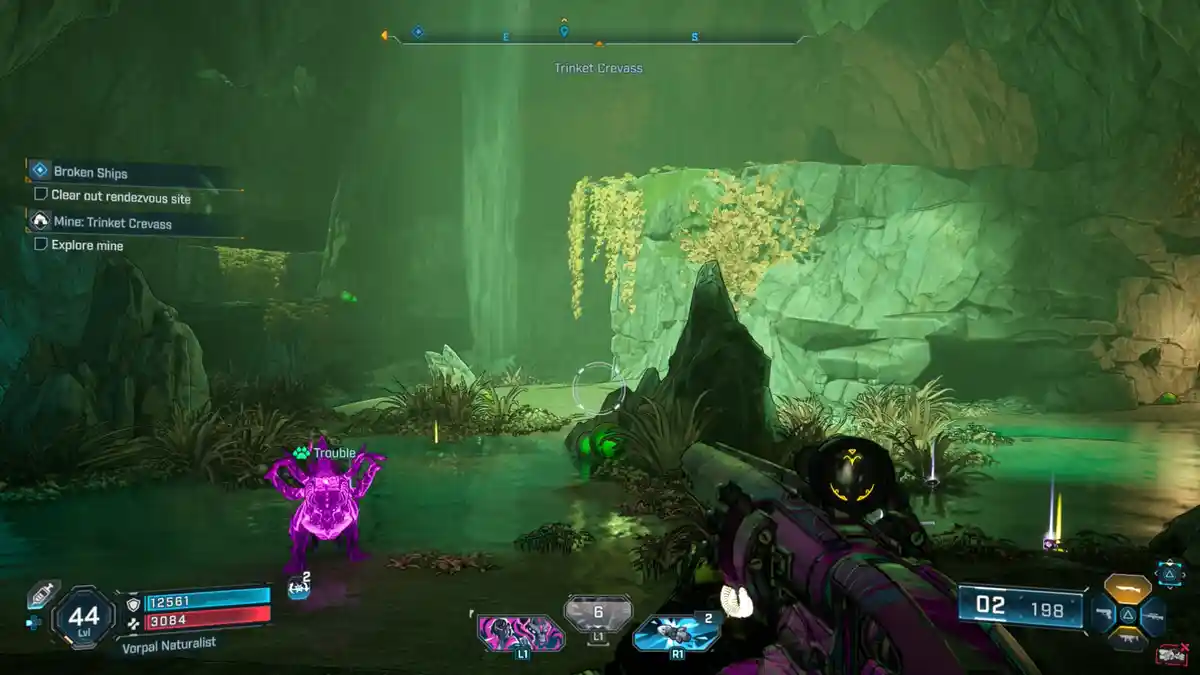The width and height of the screenshot is (1200, 675).
Task: Tick the Explore mine objective checkbox
Action: point(41,244)
